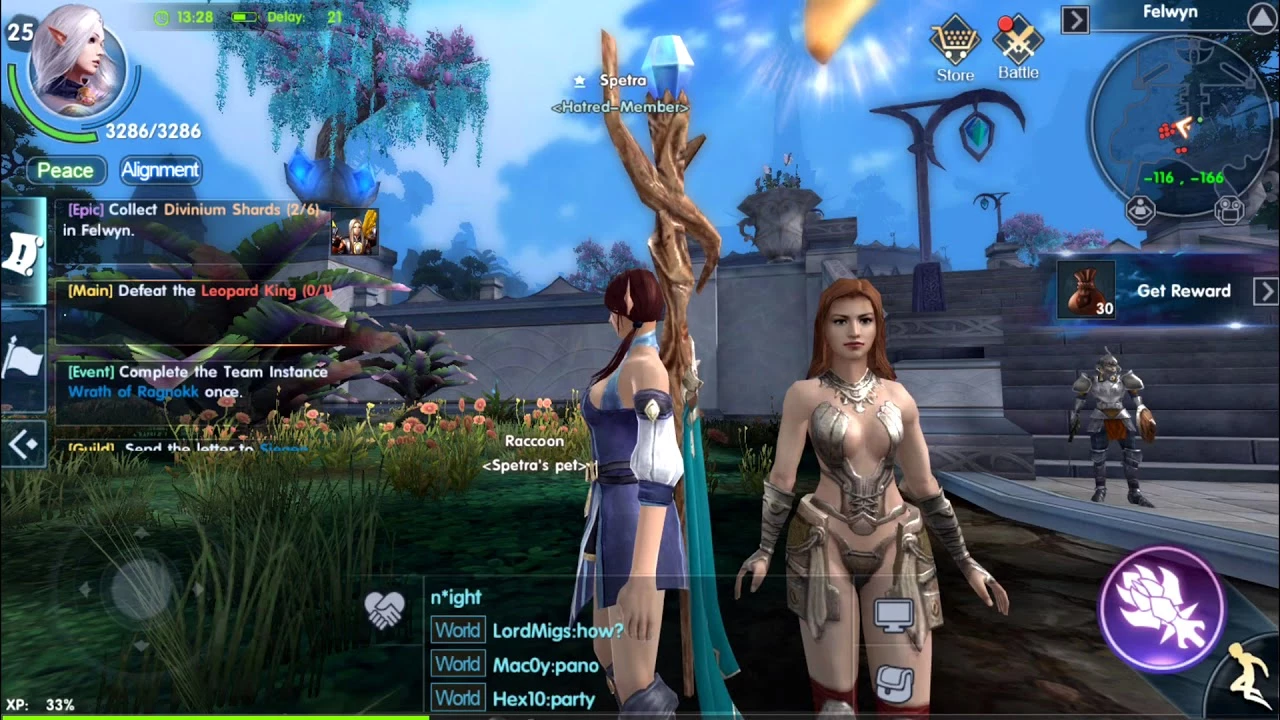The image size is (1280, 720).
Task: Click the camera icon below the minimap
Action: click(x=1228, y=210)
